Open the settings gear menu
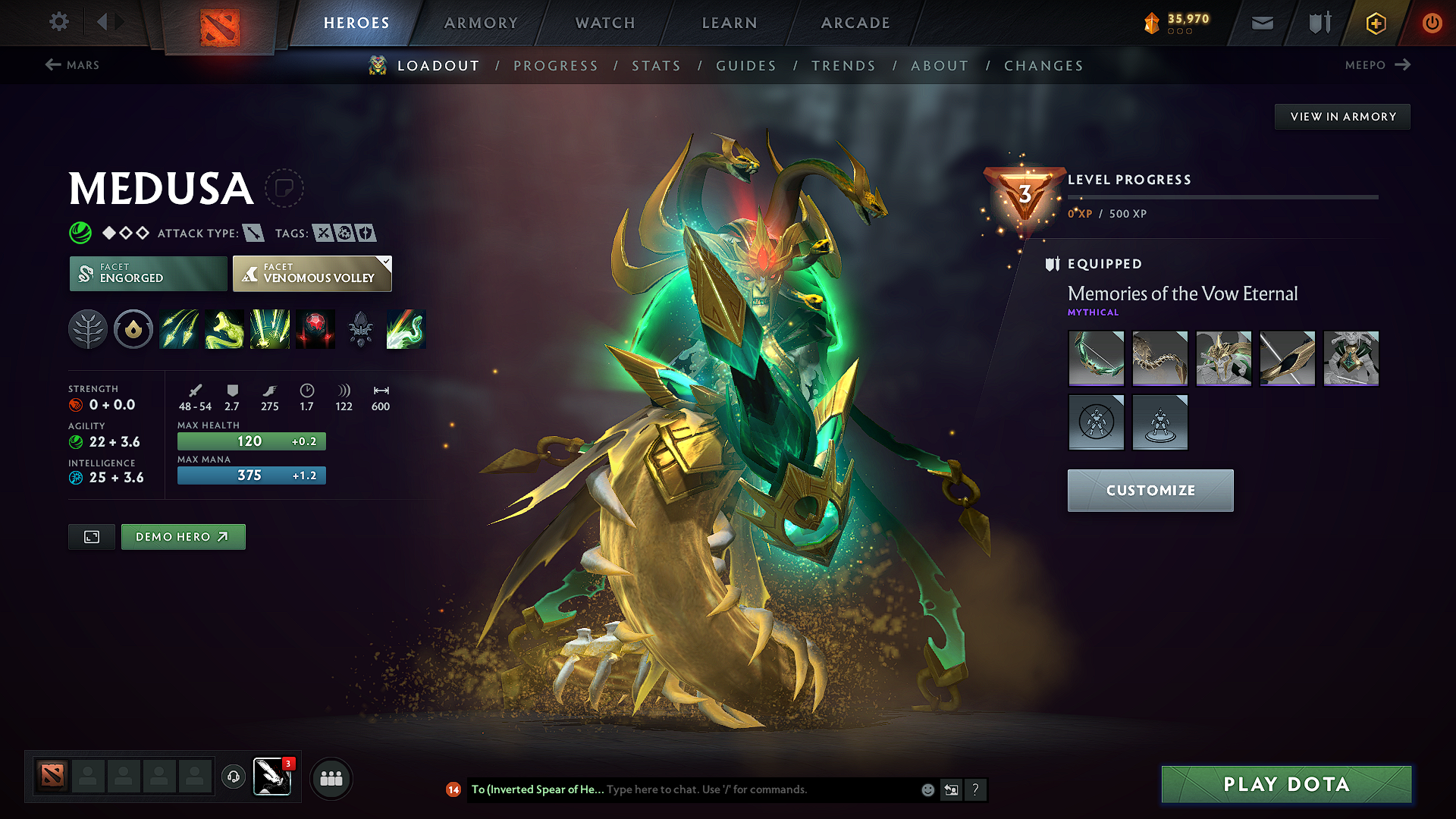The image size is (1456, 819). (58, 23)
